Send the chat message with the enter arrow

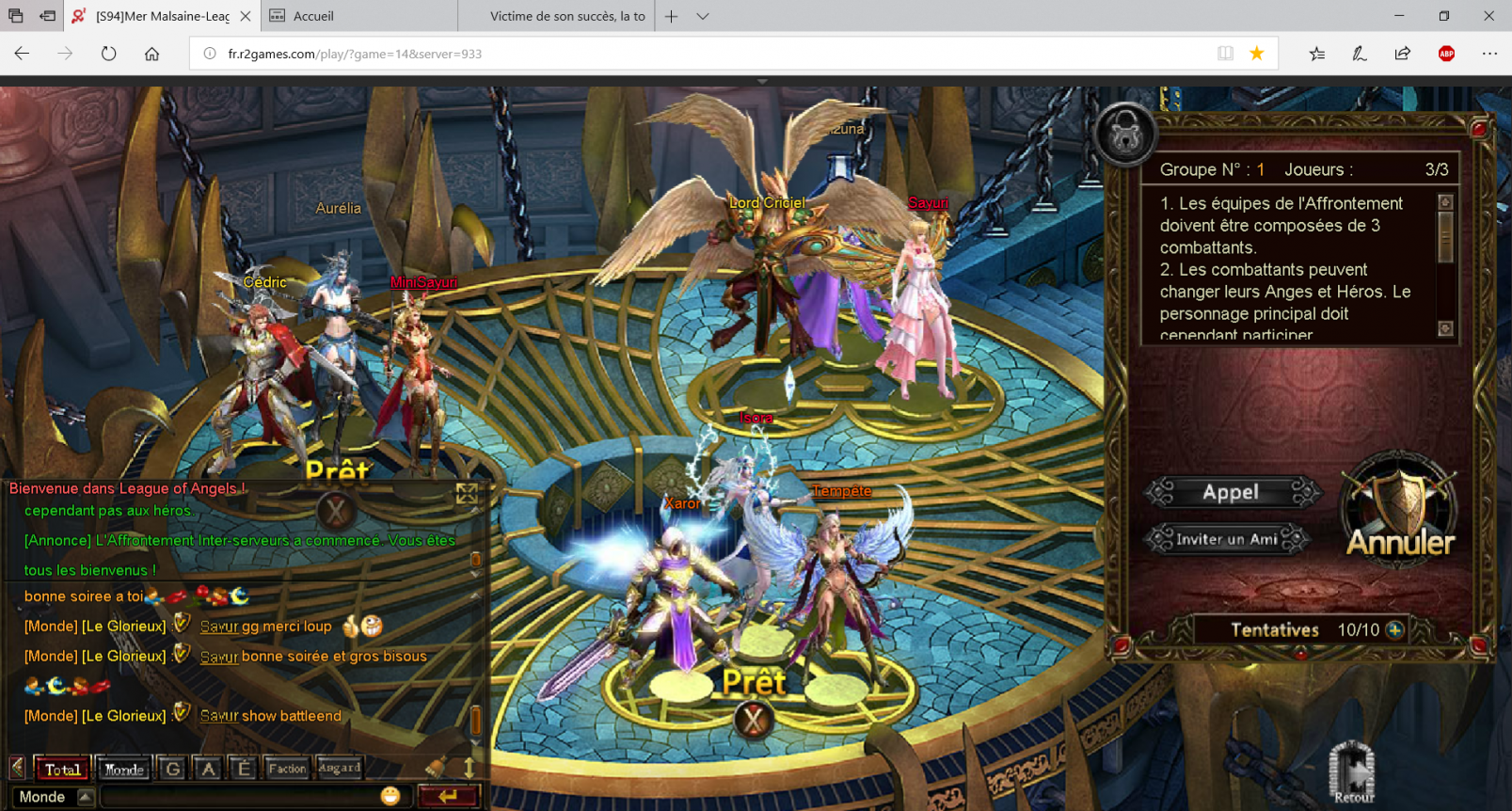click(x=449, y=796)
